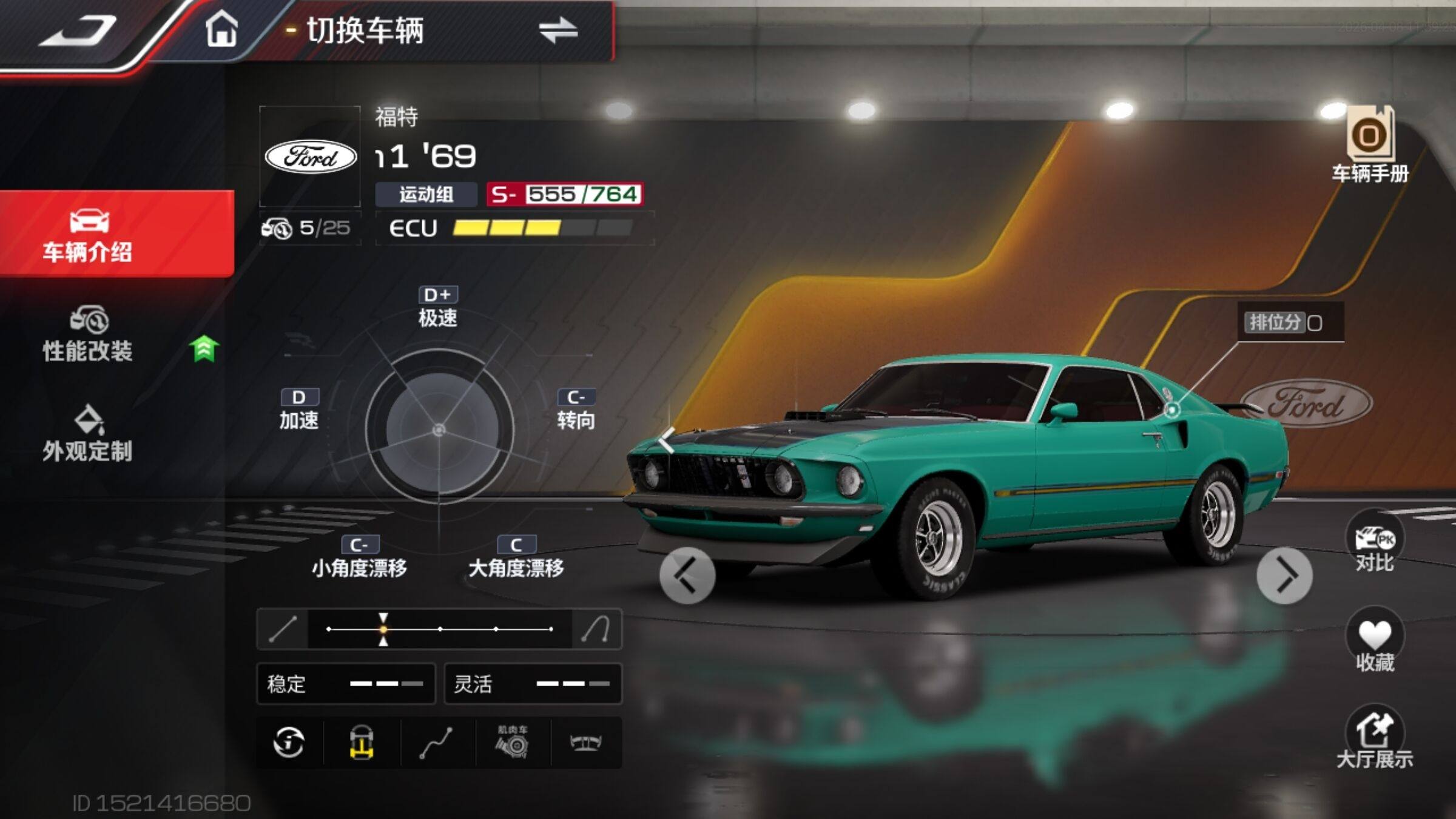Screen dimensions: 1456x819
Task: Open the home screen
Action: (x=221, y=29)
